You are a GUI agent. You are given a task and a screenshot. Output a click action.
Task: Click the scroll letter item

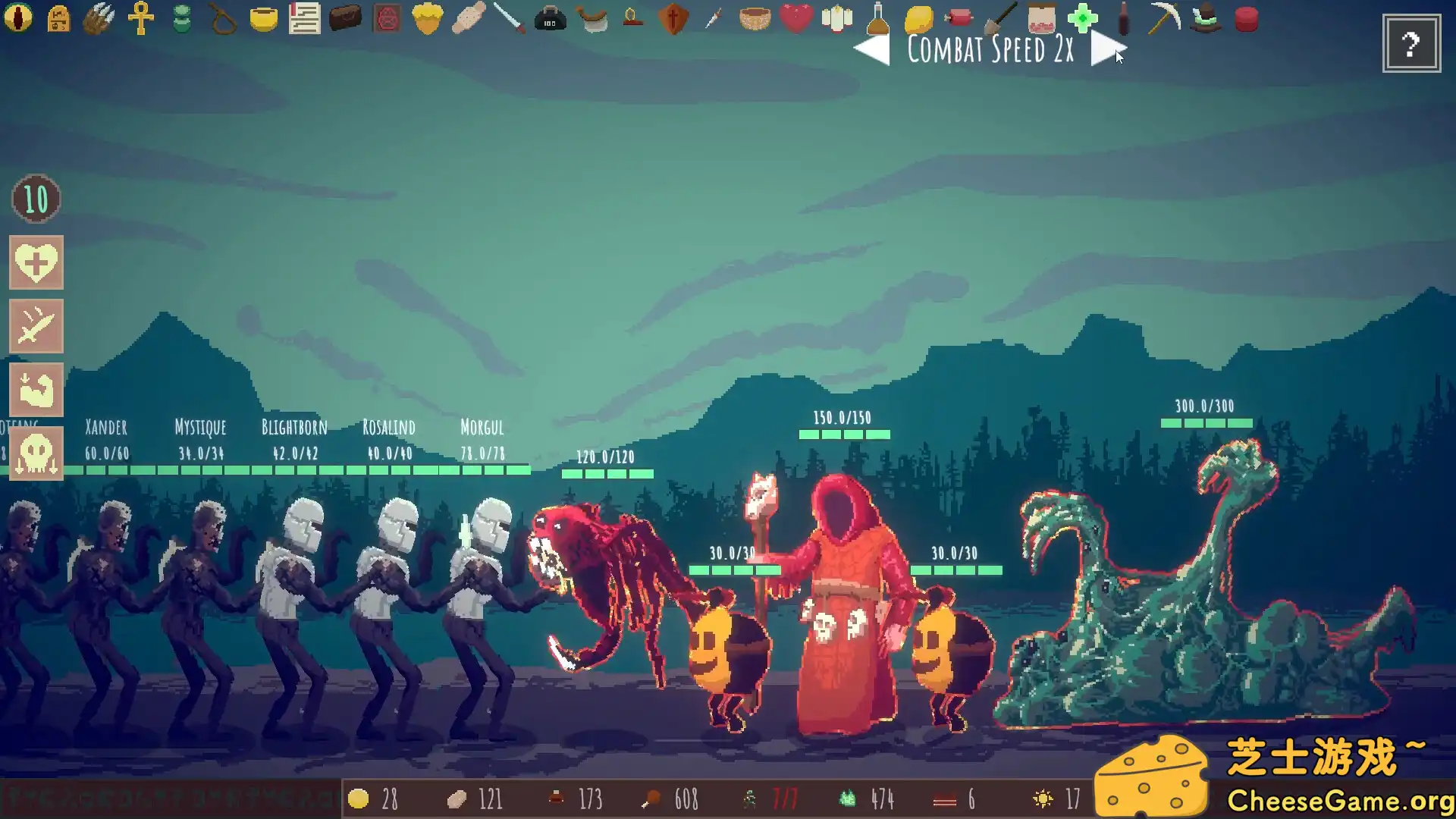coord(303,19)
